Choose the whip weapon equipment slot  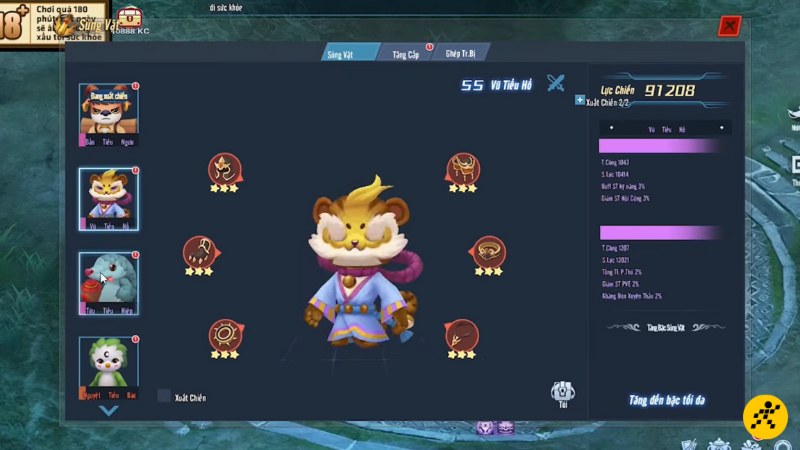click(460, 333)
